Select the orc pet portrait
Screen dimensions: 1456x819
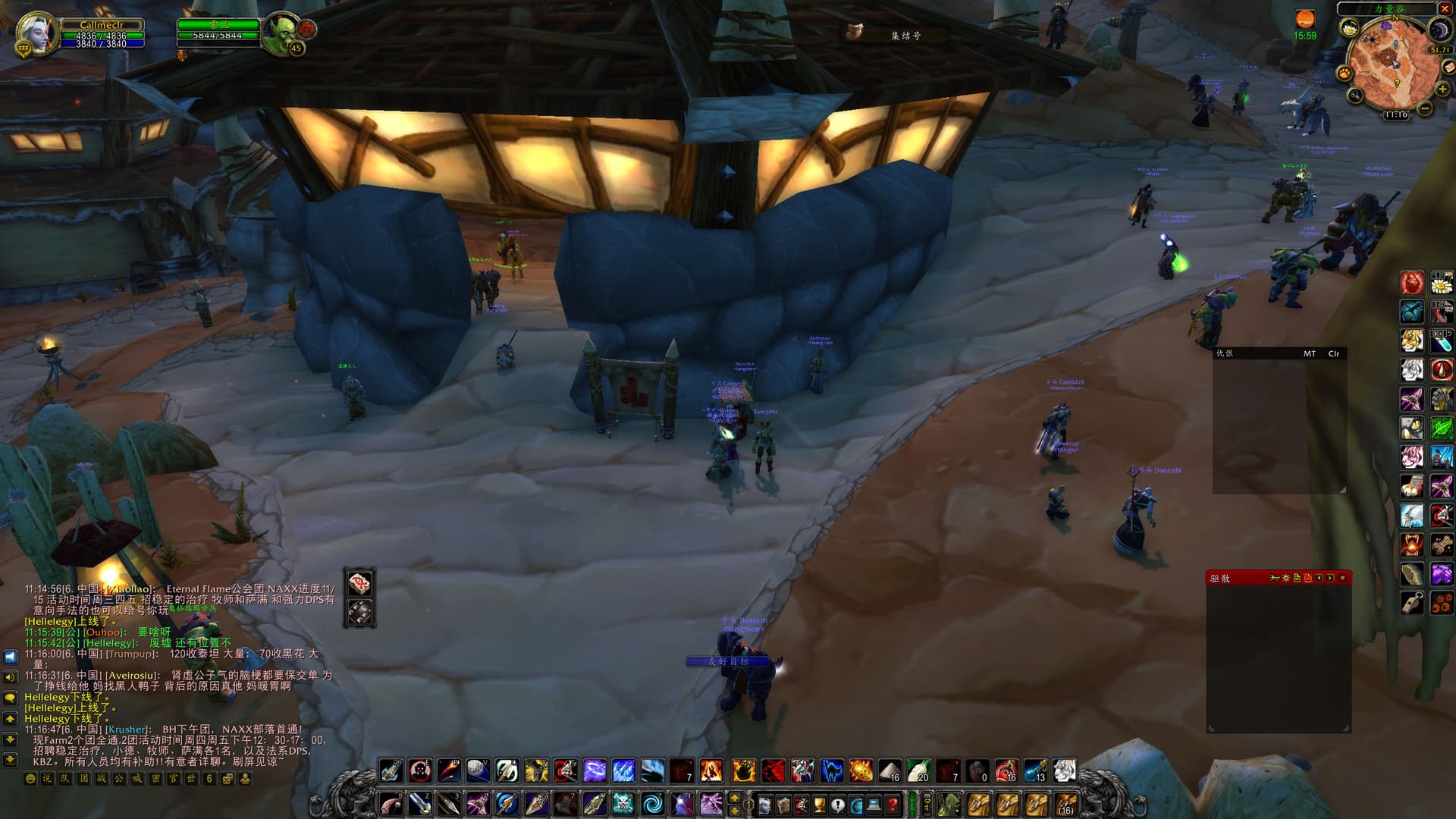point(282,33)
